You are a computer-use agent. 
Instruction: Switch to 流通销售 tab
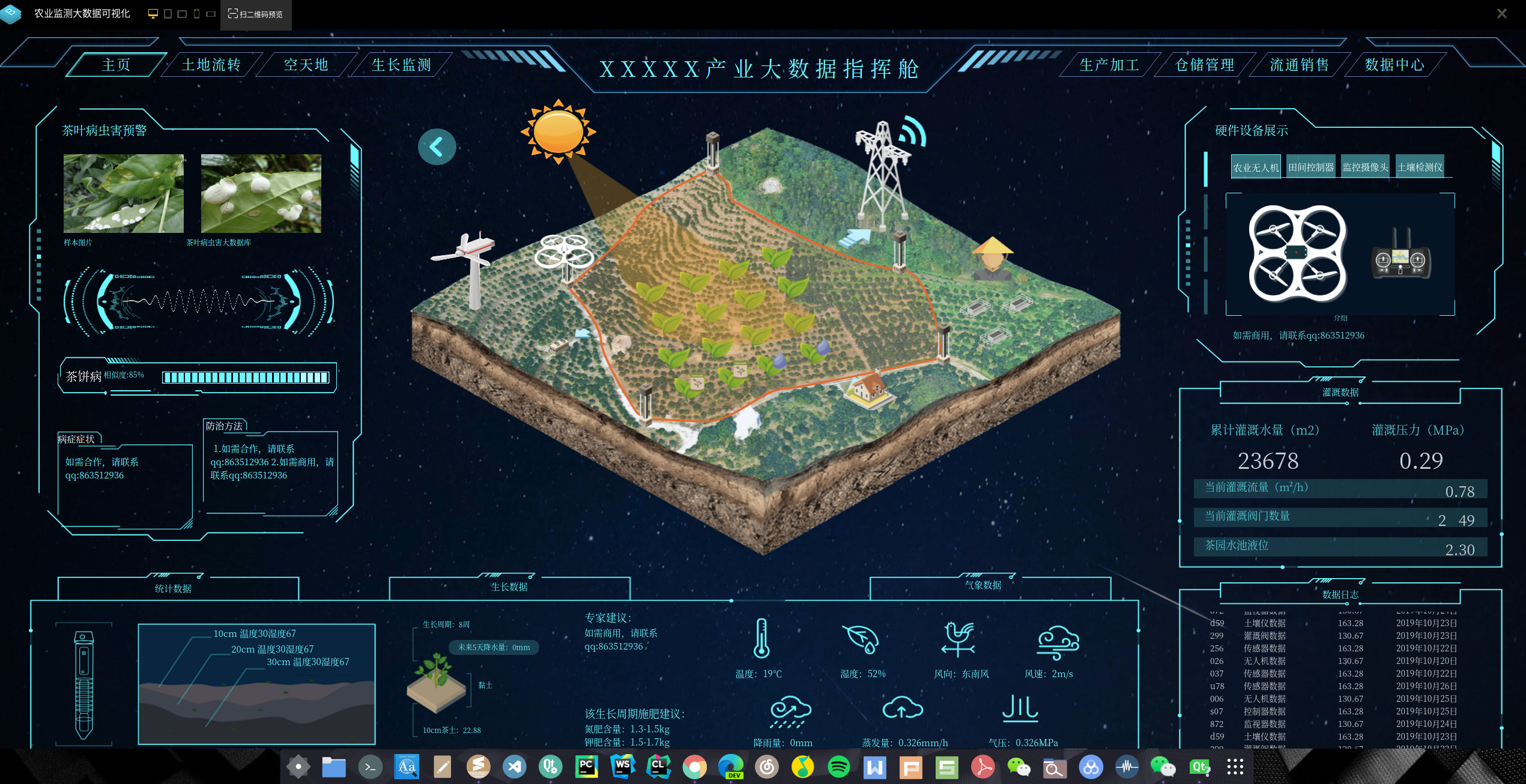1300,65
